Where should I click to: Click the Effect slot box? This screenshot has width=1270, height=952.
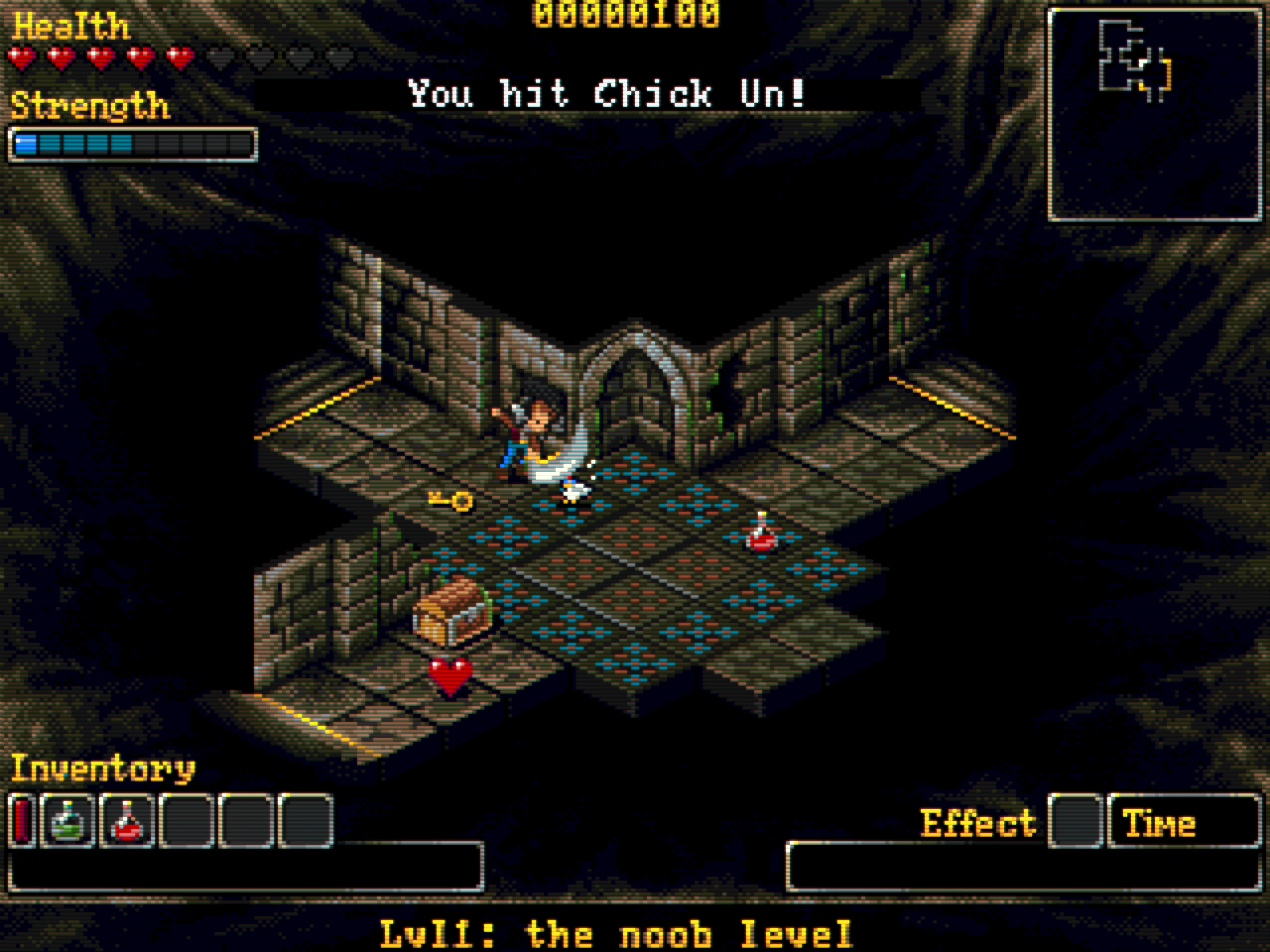[1076, 821]
